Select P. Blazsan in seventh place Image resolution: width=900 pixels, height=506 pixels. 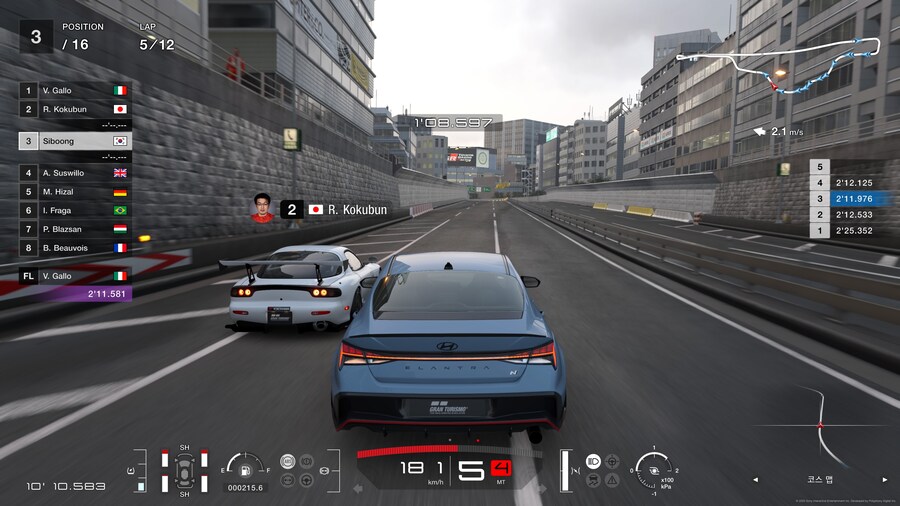click(x=75, y=228)
